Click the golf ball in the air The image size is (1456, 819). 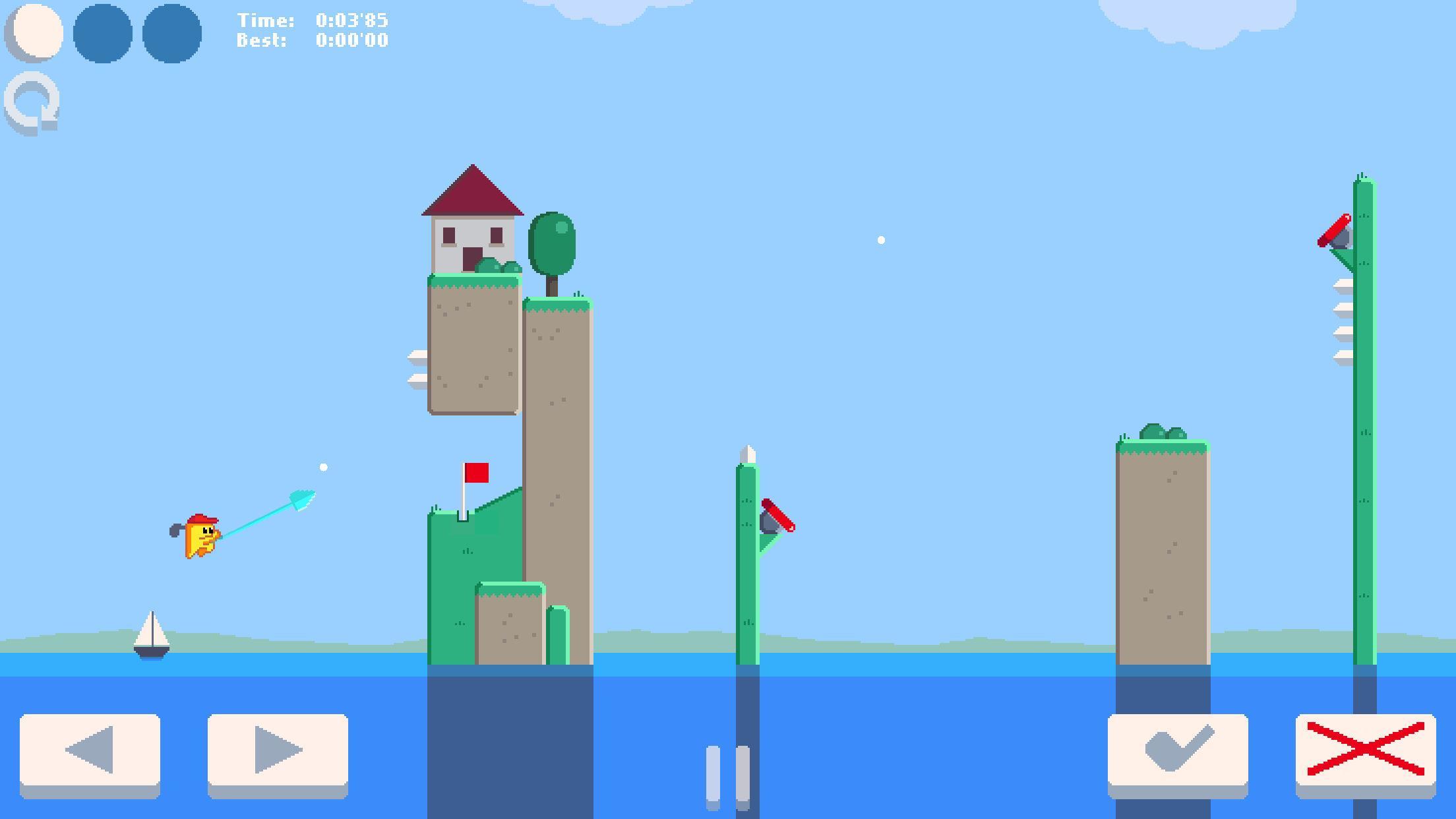[324, 466]
